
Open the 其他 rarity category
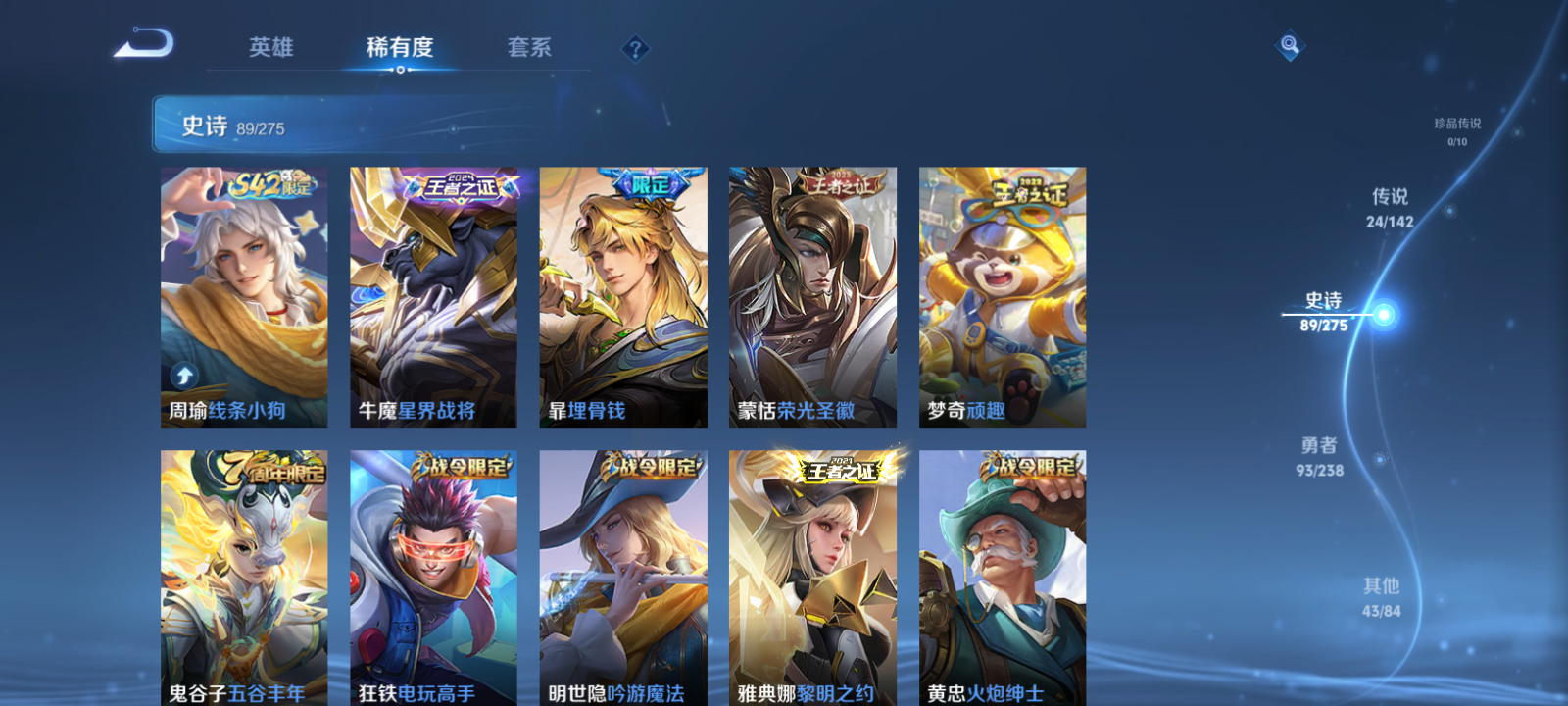1381,598
